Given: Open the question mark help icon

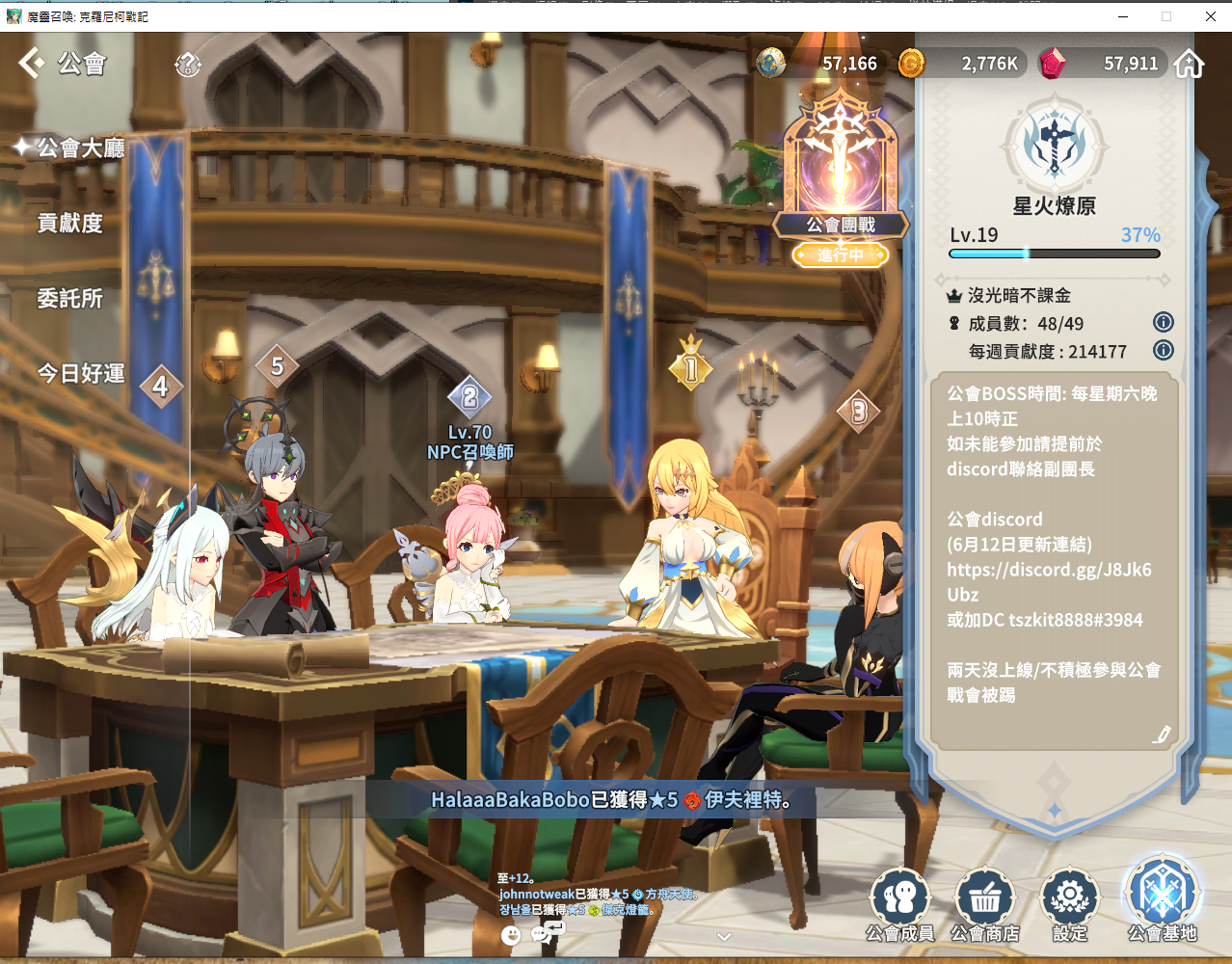Looking at the screenshot, I should (187, 65).
